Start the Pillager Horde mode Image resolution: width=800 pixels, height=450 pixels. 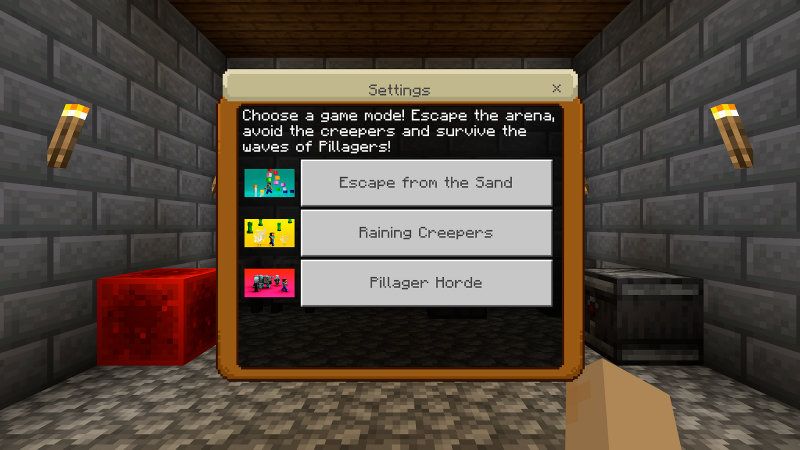pos(426,283)
